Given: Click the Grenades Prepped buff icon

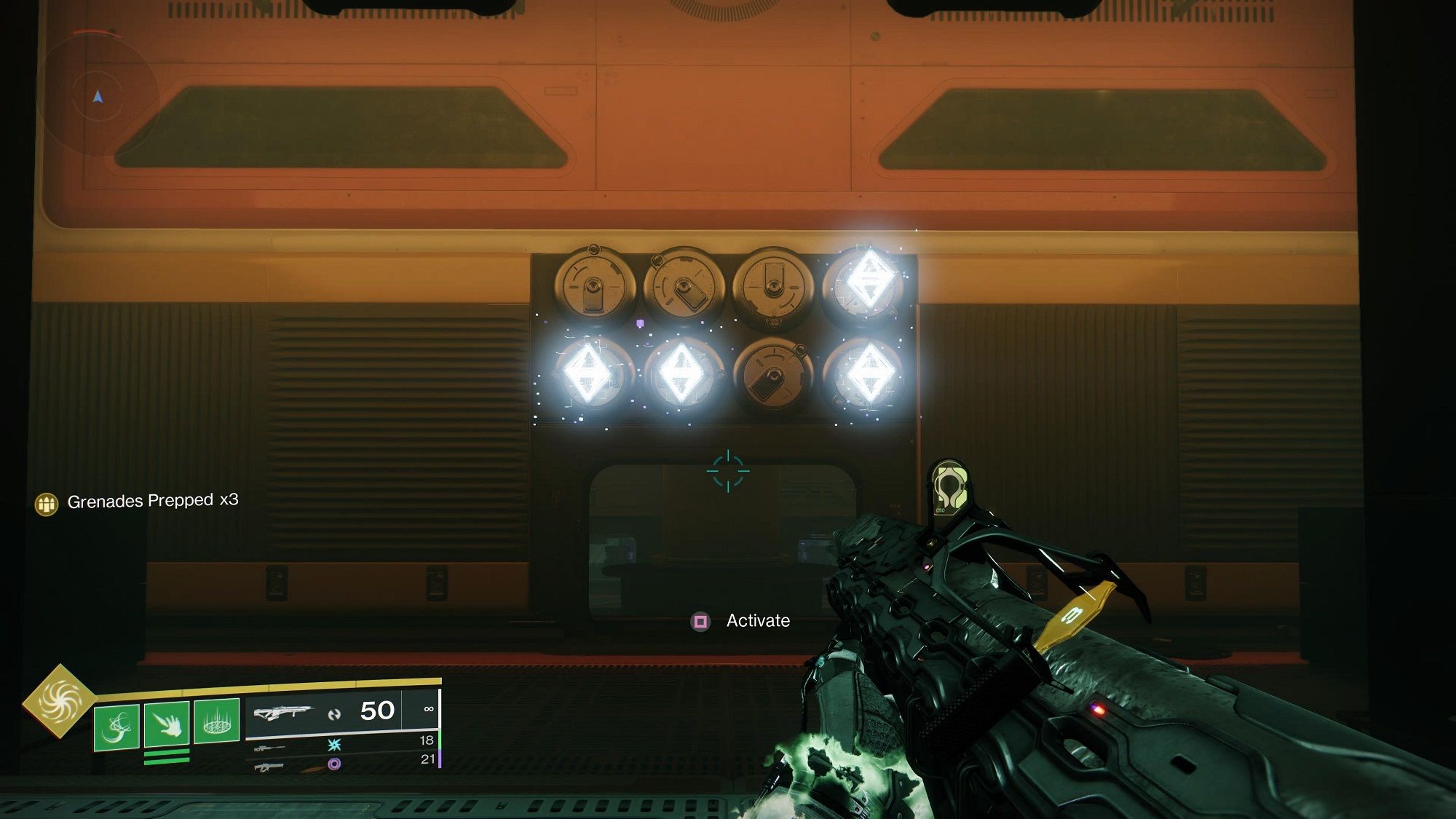Looking at the screenshot, I should click(47, 503).
